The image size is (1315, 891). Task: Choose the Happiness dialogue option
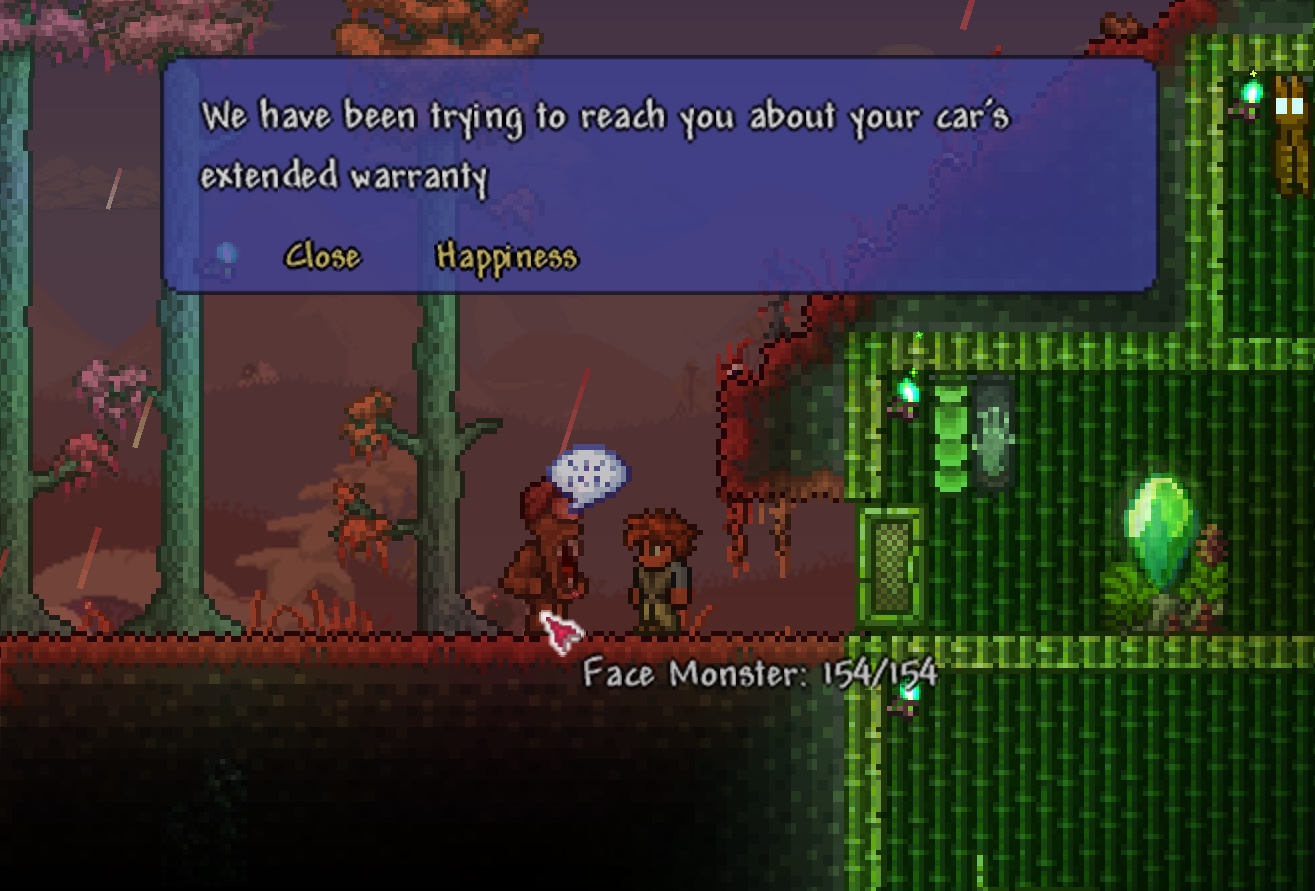pos(507,258)
